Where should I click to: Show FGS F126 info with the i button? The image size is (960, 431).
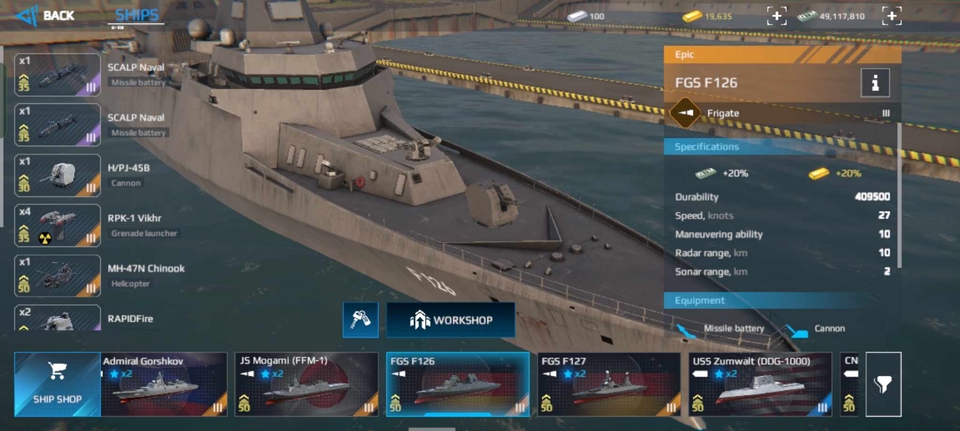(874, 83)
